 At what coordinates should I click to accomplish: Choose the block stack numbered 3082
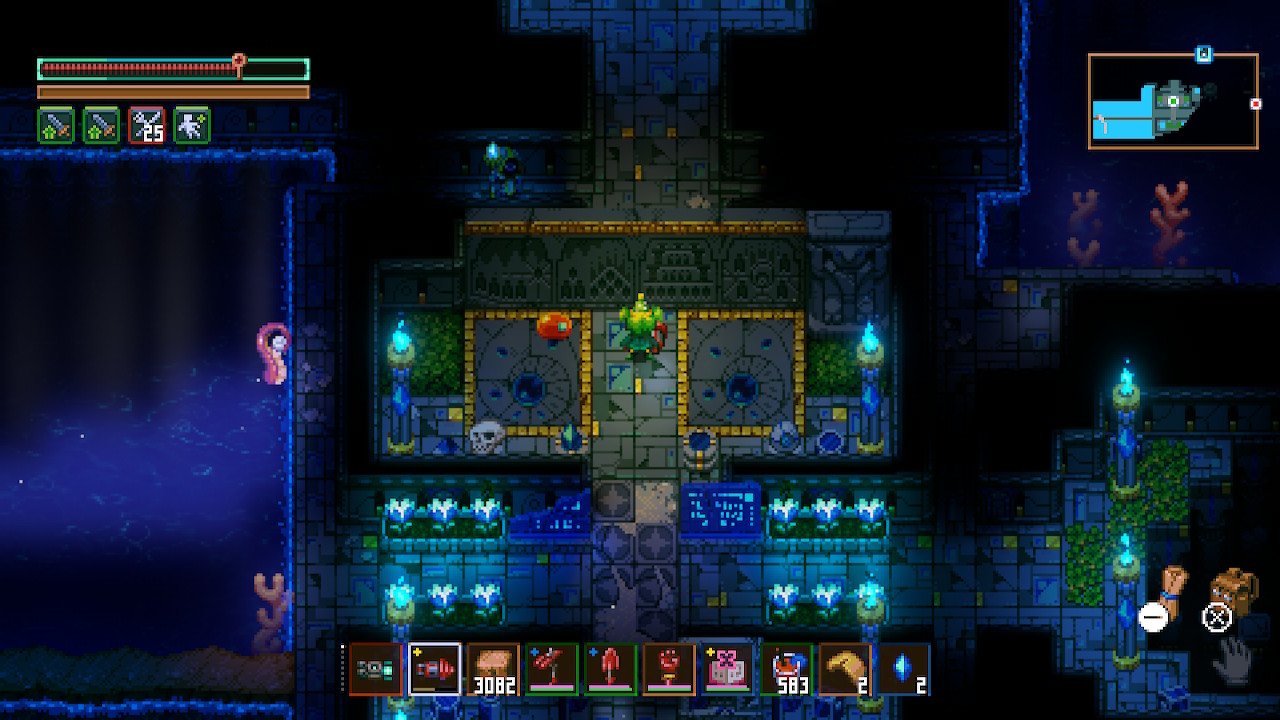tap(493, 669)
